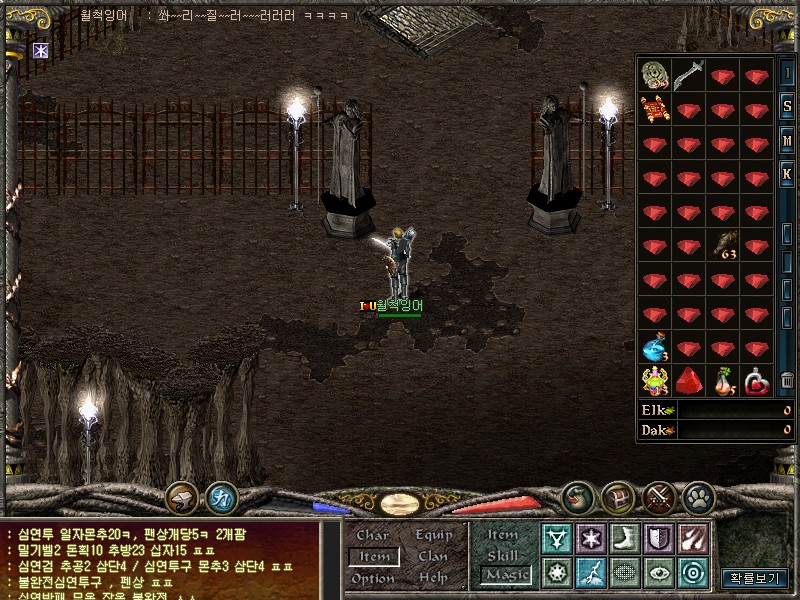Open the treasure chest round button
The image size is (800, 600).
pos(617,496)
